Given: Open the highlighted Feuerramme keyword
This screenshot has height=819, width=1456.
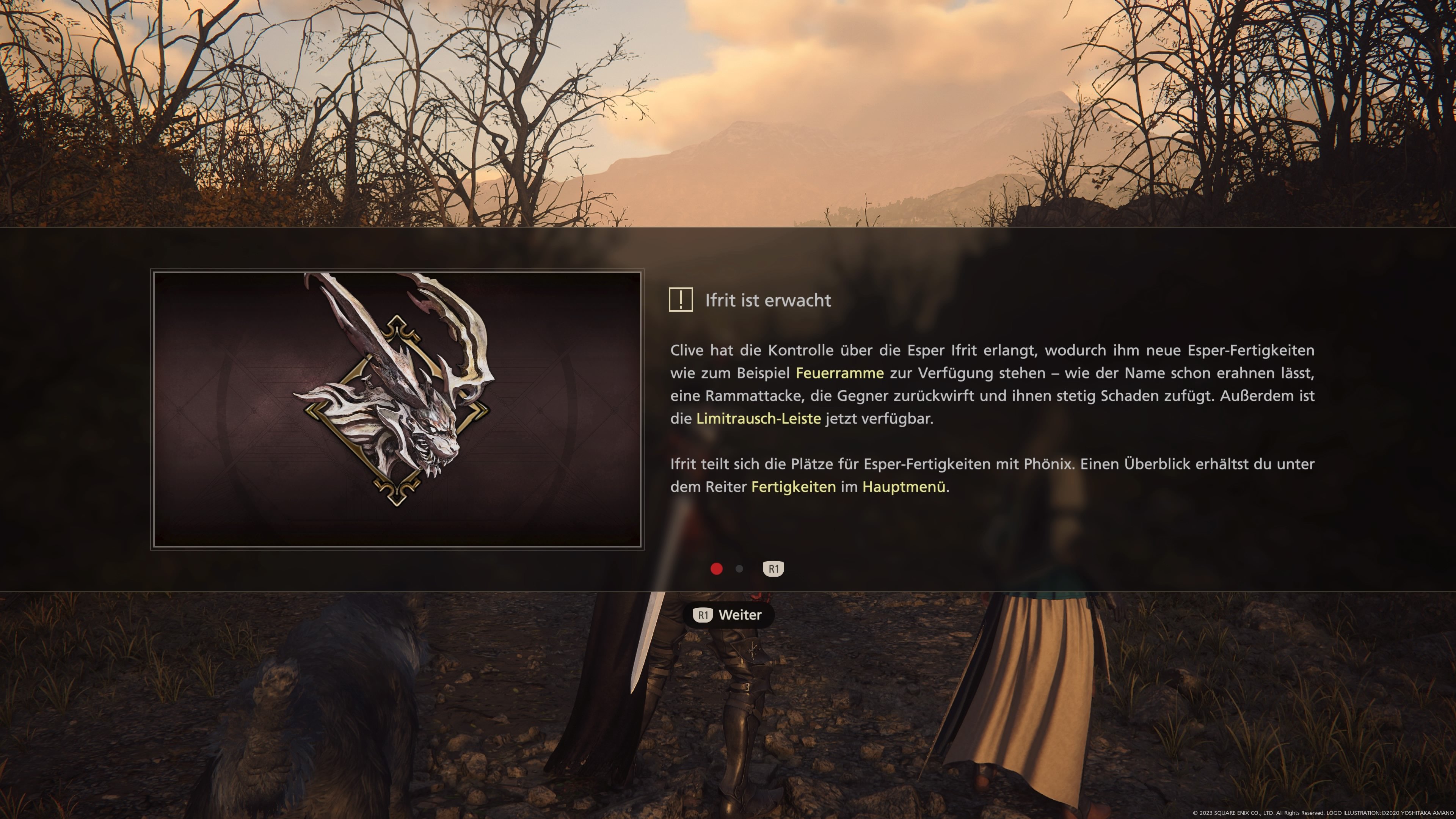Looking at the screenshot, I should click(839, 373).
